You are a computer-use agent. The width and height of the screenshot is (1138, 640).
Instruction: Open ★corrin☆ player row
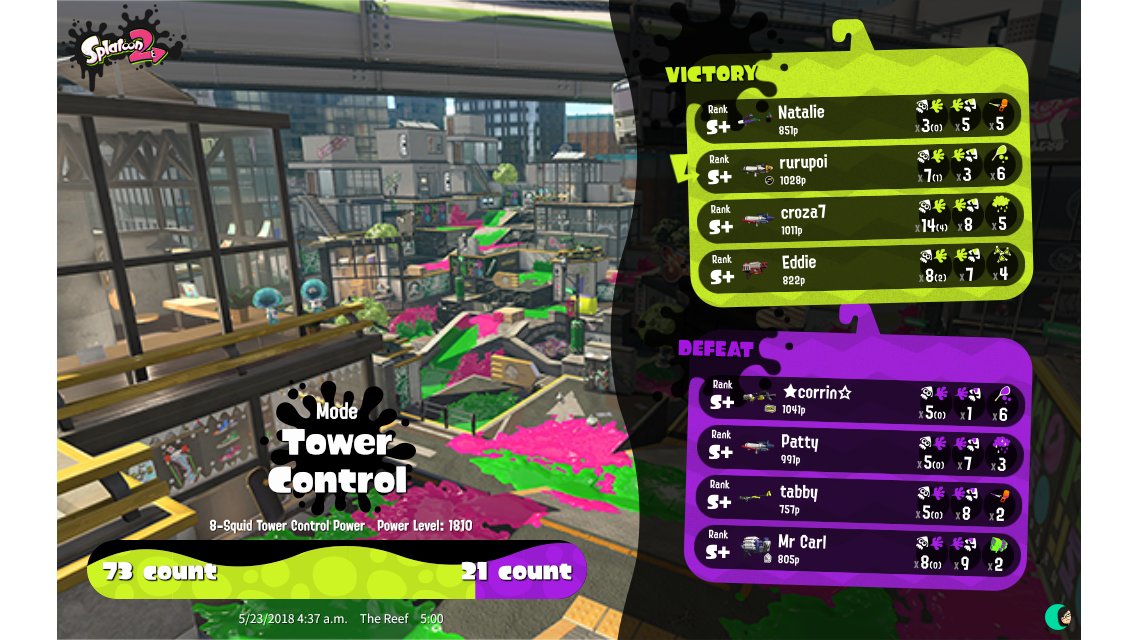858,399
